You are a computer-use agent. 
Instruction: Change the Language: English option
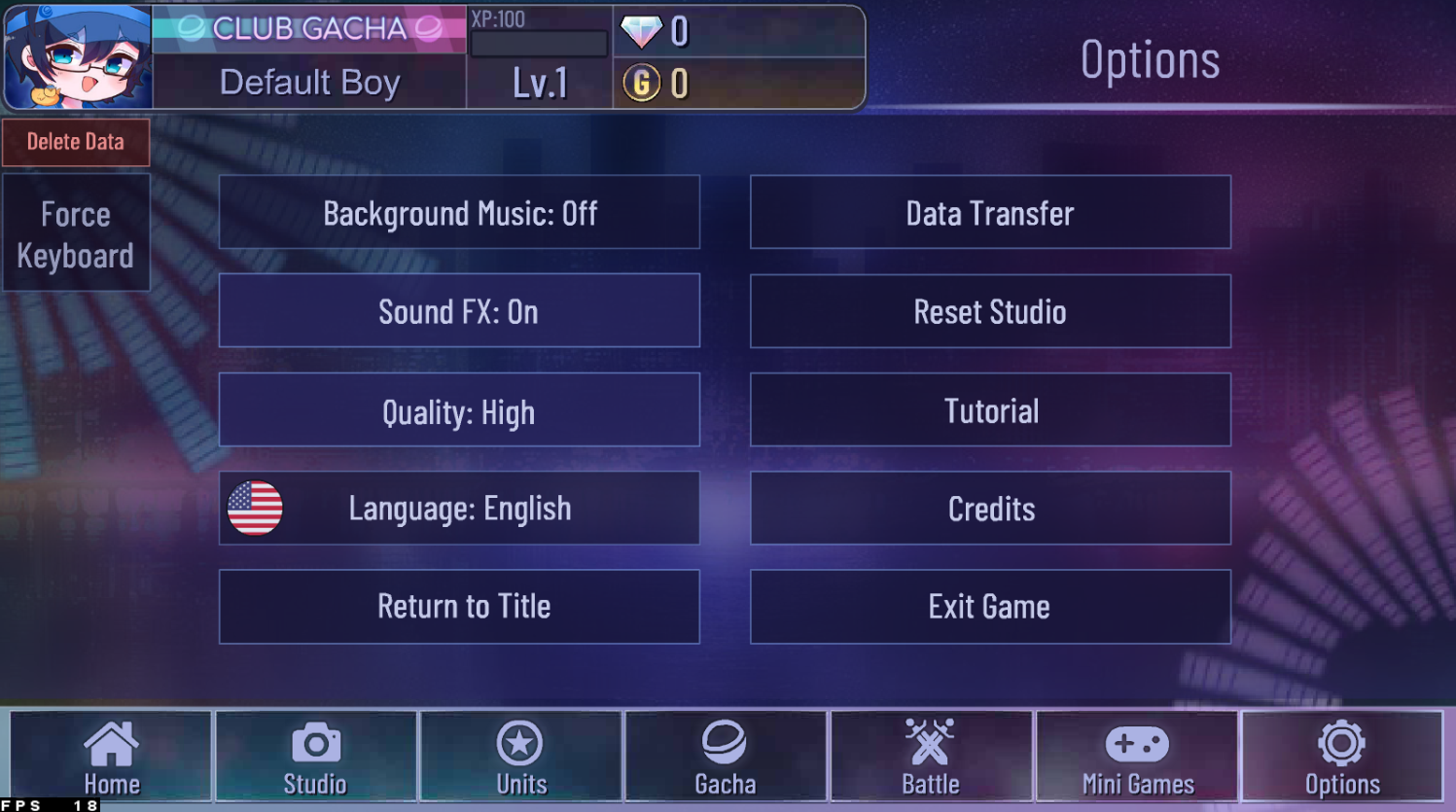pyautogui.click(x=459, y=508)
